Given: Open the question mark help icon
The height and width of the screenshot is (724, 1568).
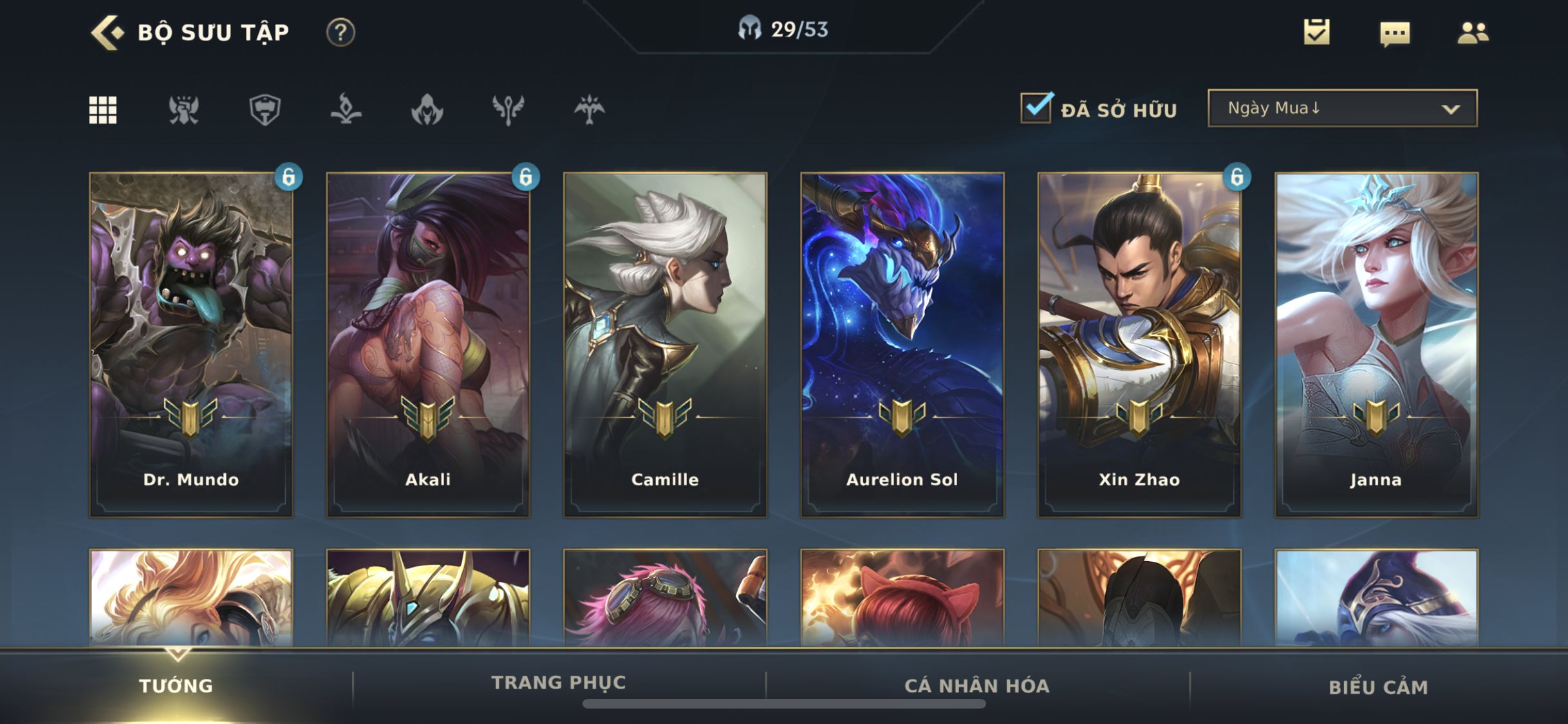Looking at the screenshot, I should pyautogui.click(x=341, y=32).
